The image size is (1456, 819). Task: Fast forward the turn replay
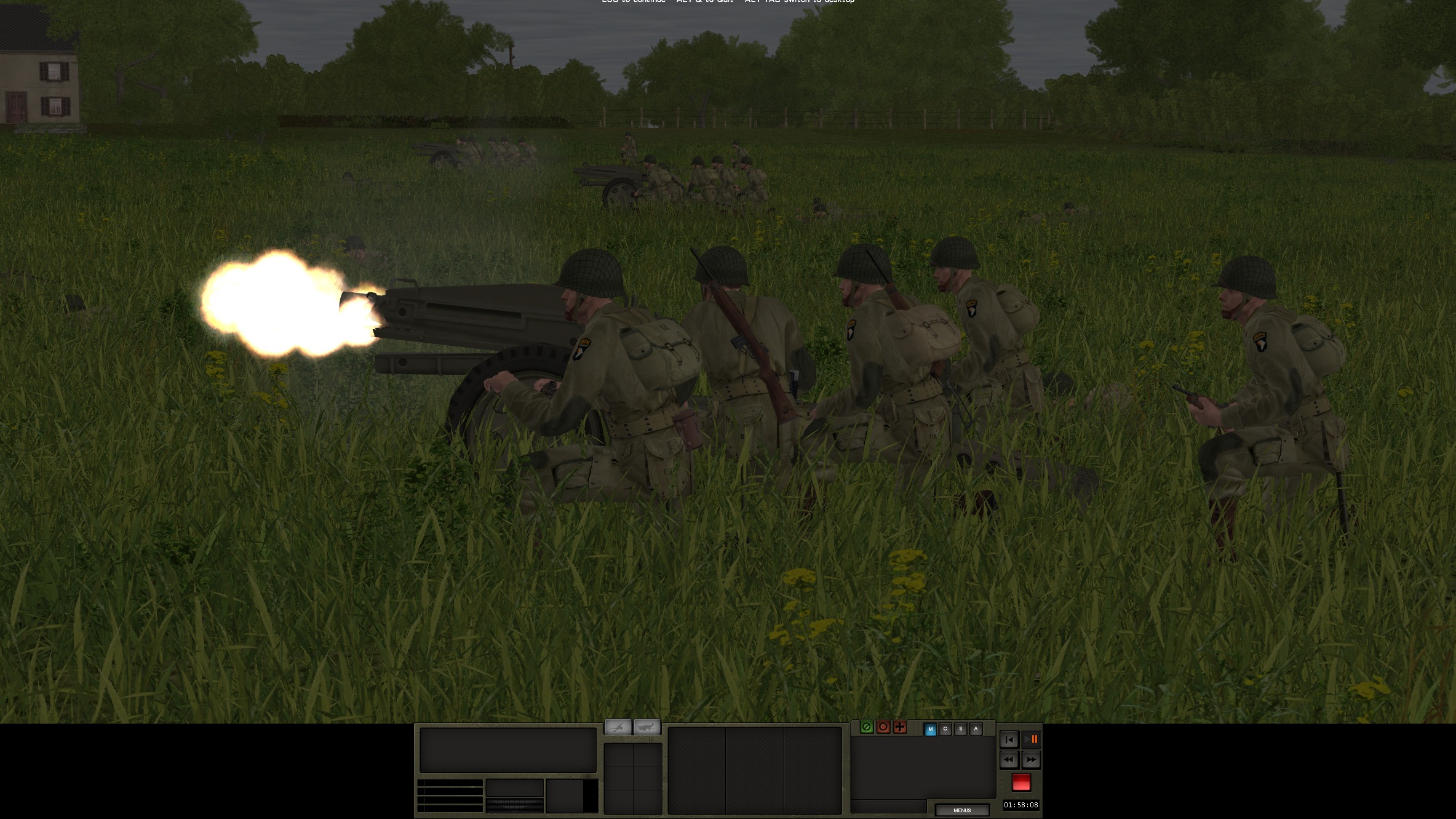point(1032,760)
